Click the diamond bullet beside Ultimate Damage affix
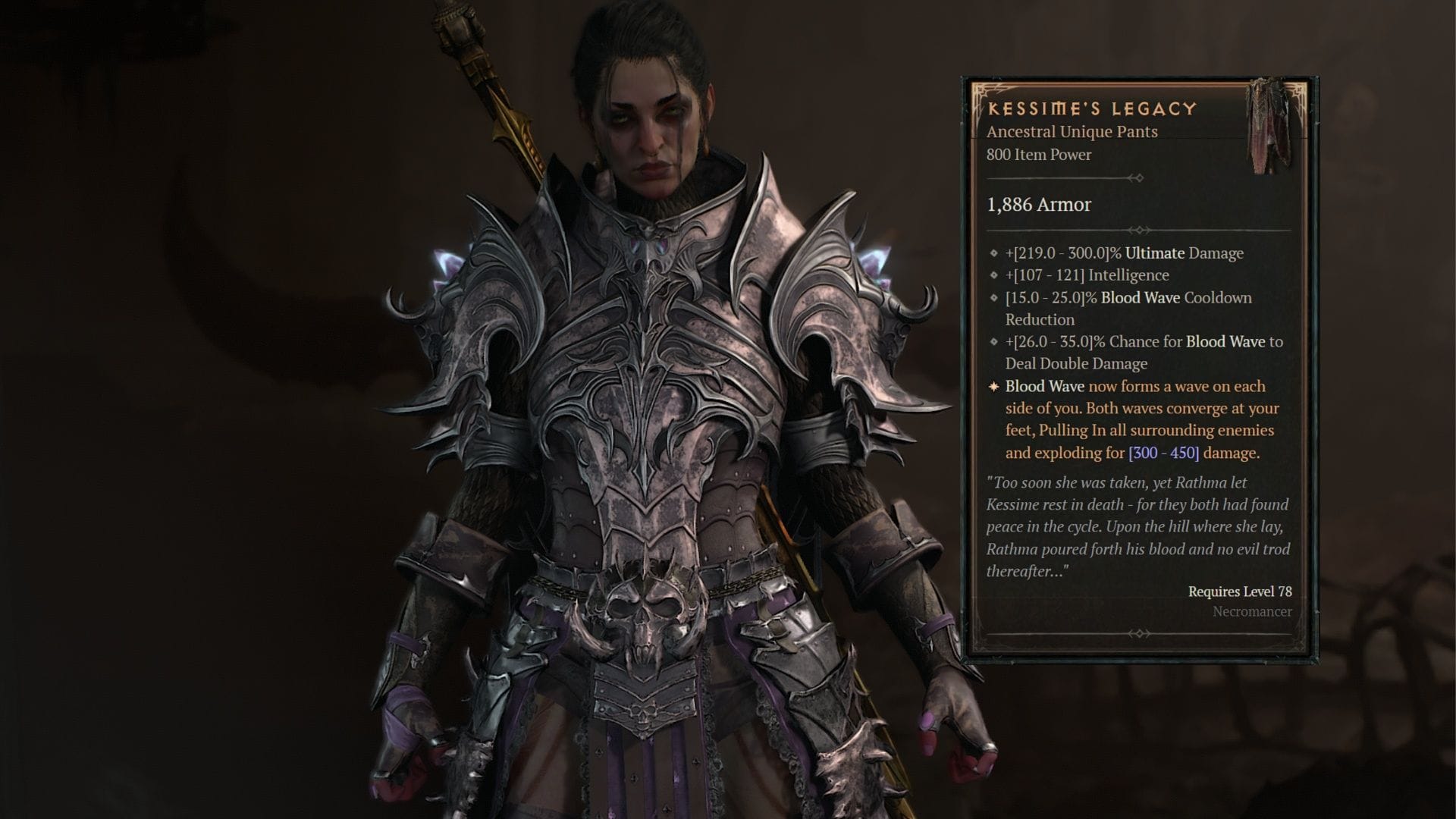 (x=994, y=253)
